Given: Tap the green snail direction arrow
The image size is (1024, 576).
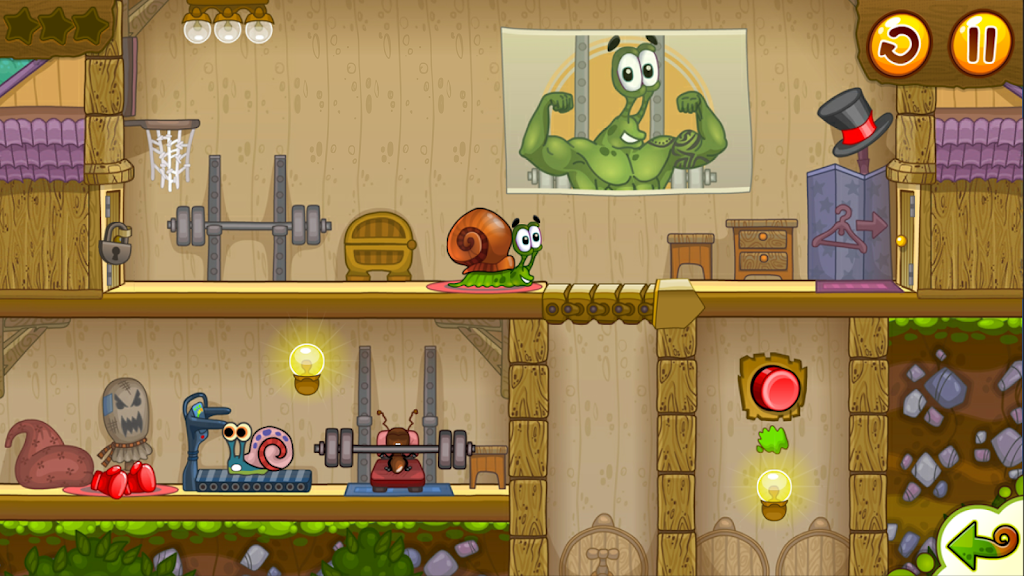Looking at the screenshot, I should 980,545.
